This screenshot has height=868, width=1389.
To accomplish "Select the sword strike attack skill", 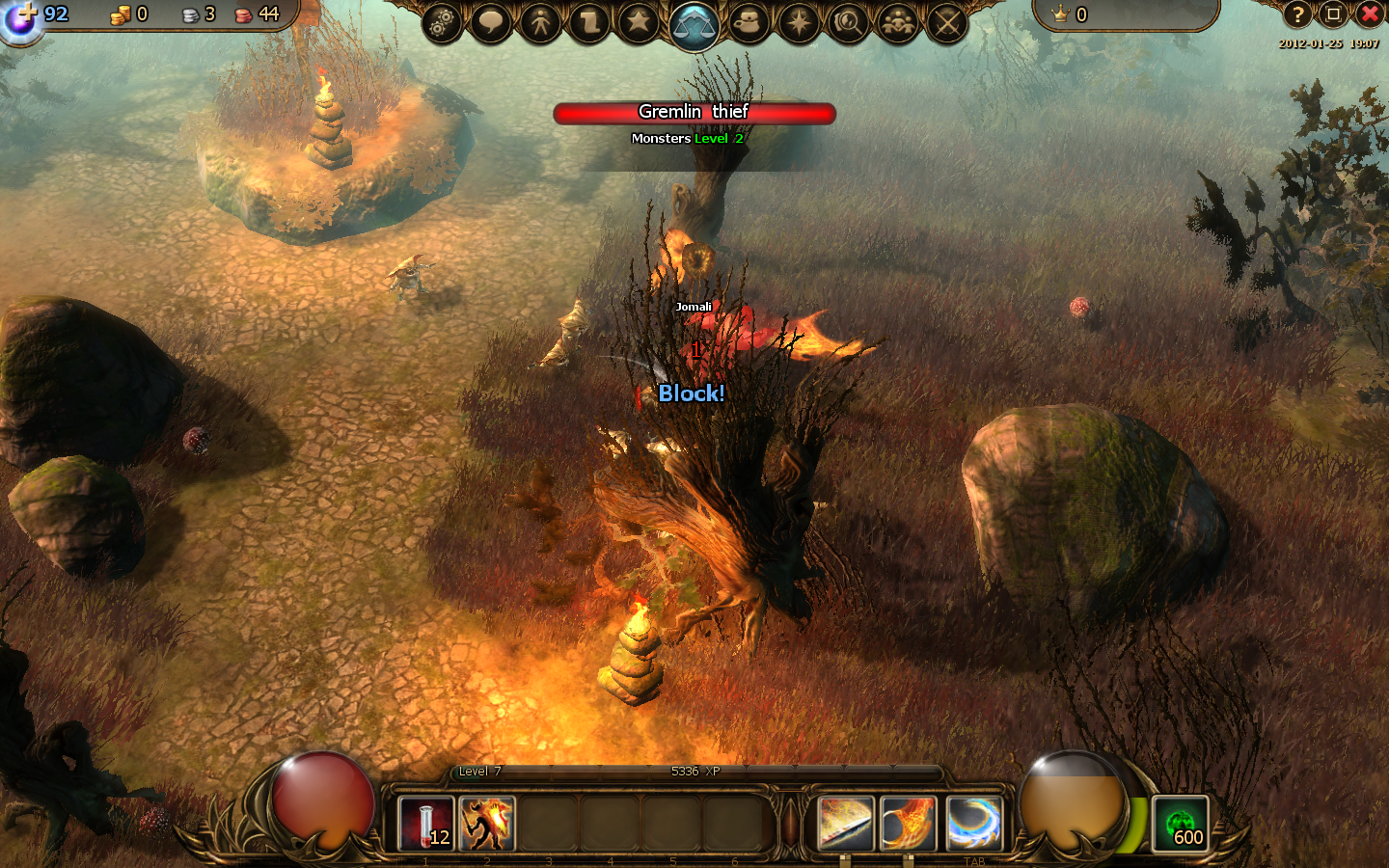I will tap(846, 824).
